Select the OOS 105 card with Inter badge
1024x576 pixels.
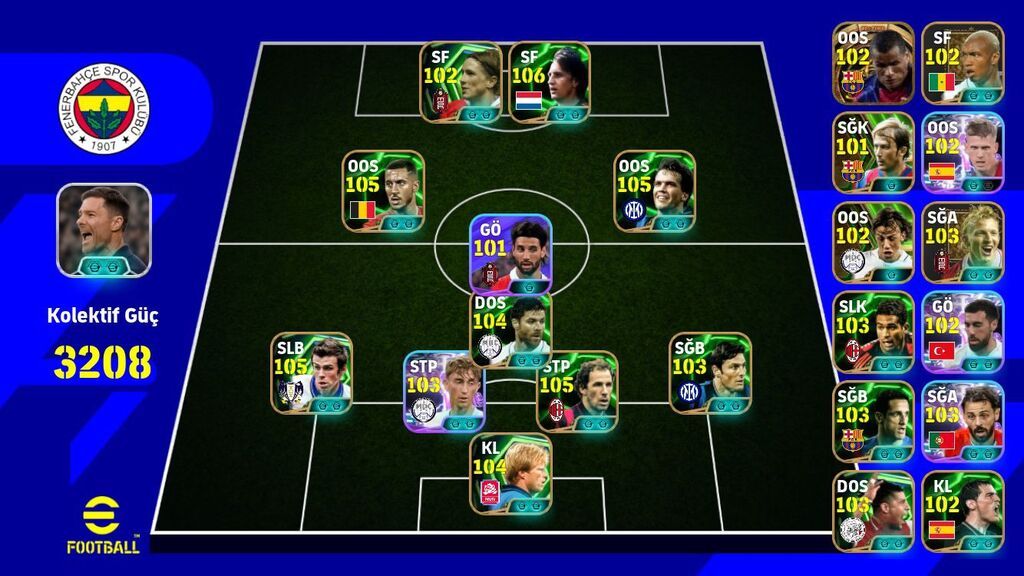pyautogui.click(x=655, y=190)
